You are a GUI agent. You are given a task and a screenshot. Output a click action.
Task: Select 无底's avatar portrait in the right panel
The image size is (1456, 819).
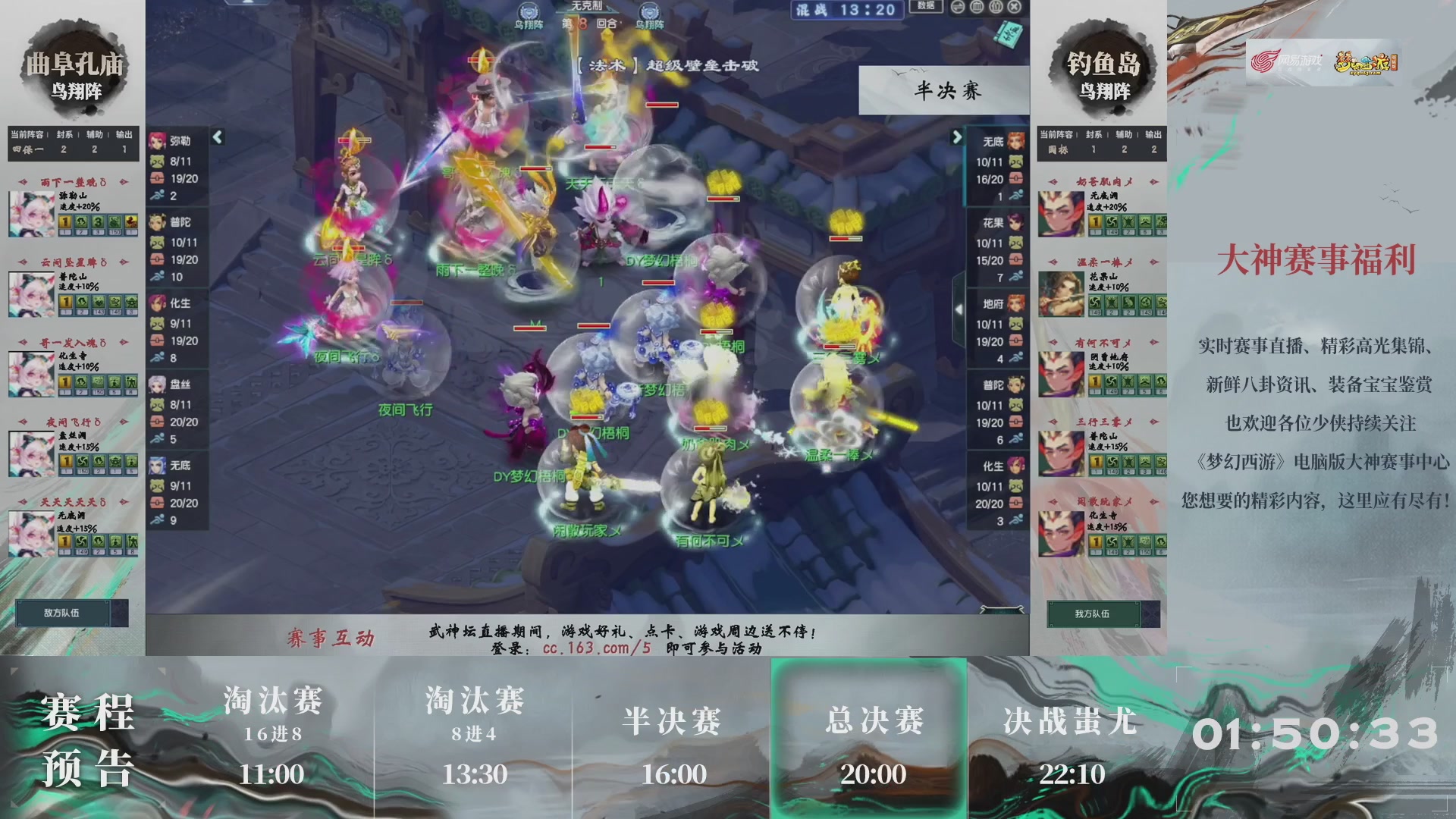click(1016, 140)
